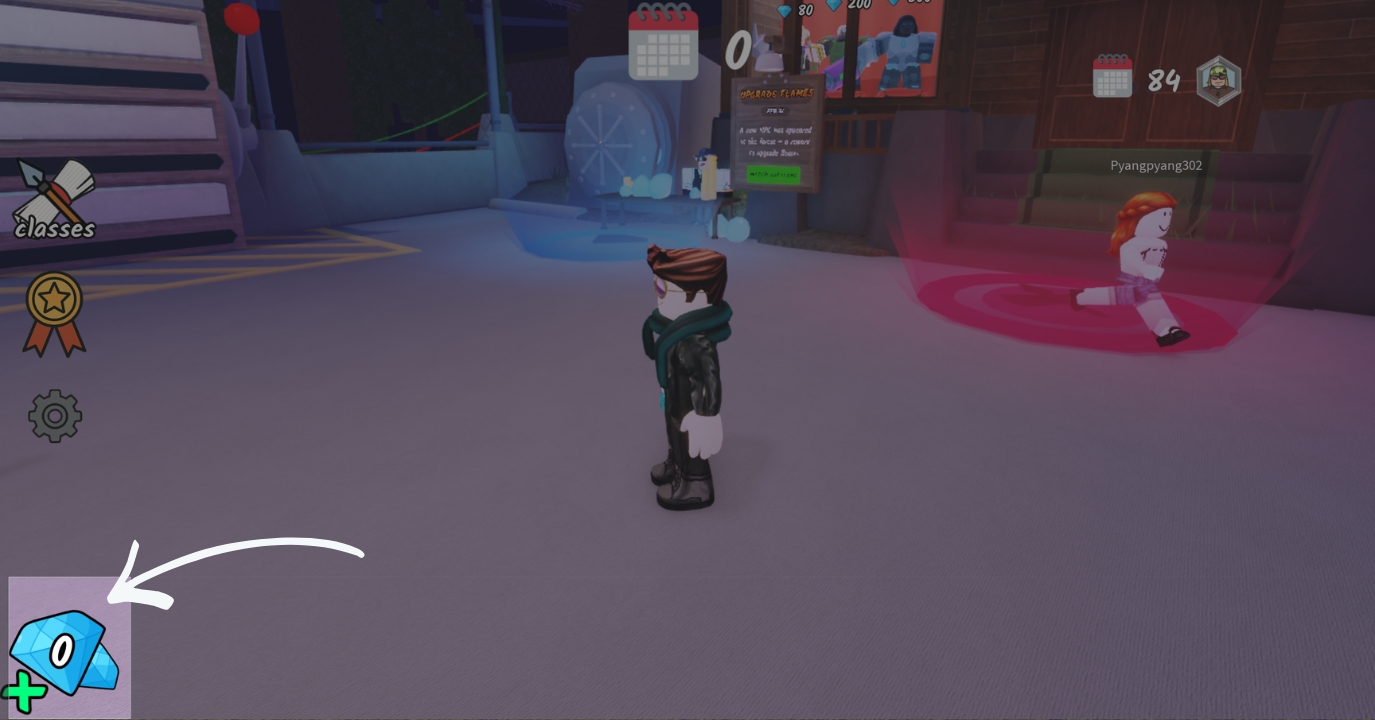Click the gem icon showing 80
Viewport: 1375px width, 720px height.
pos(783,9)
